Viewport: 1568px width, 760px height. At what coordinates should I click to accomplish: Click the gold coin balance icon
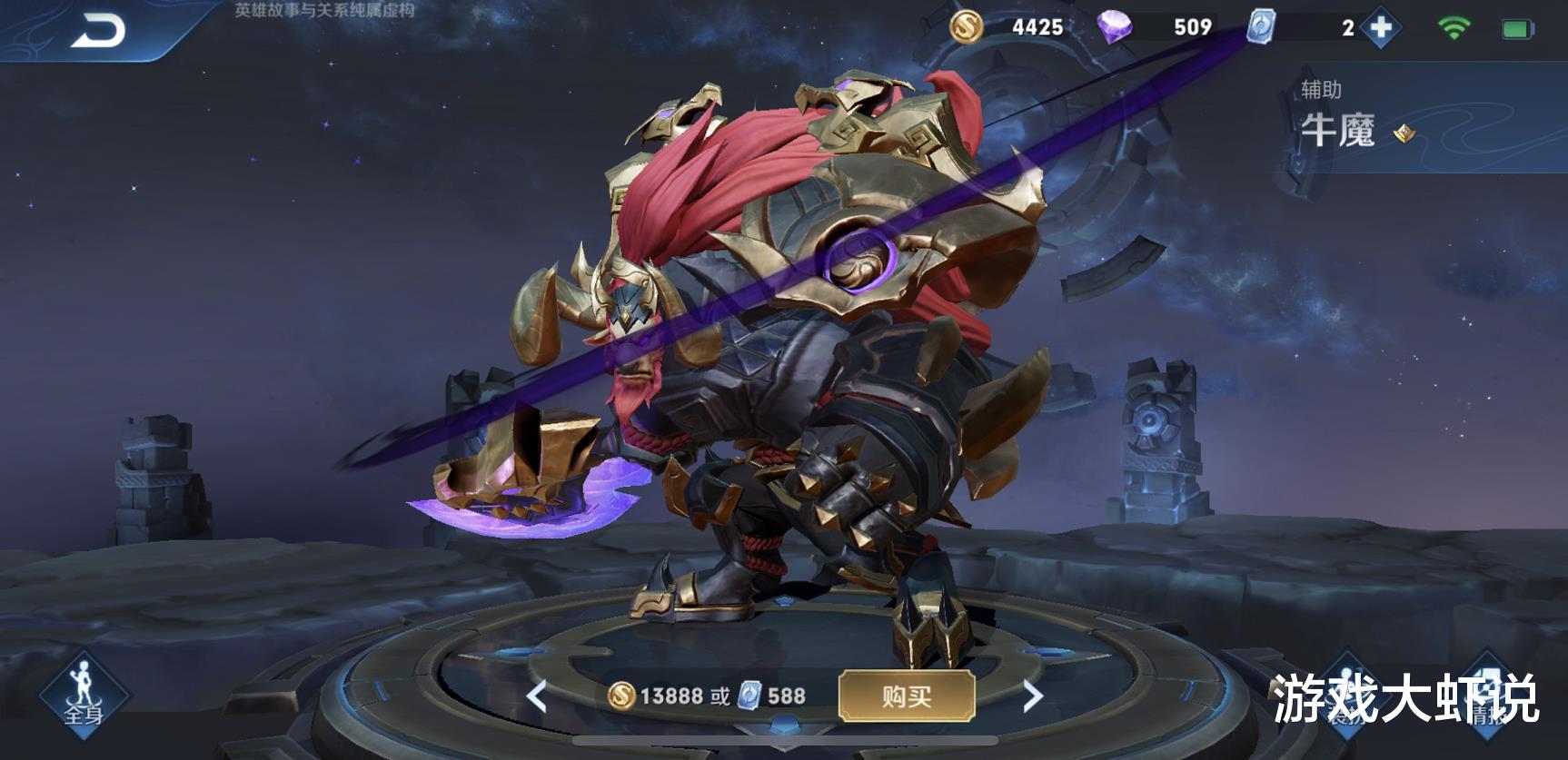[x=967, y=28]
